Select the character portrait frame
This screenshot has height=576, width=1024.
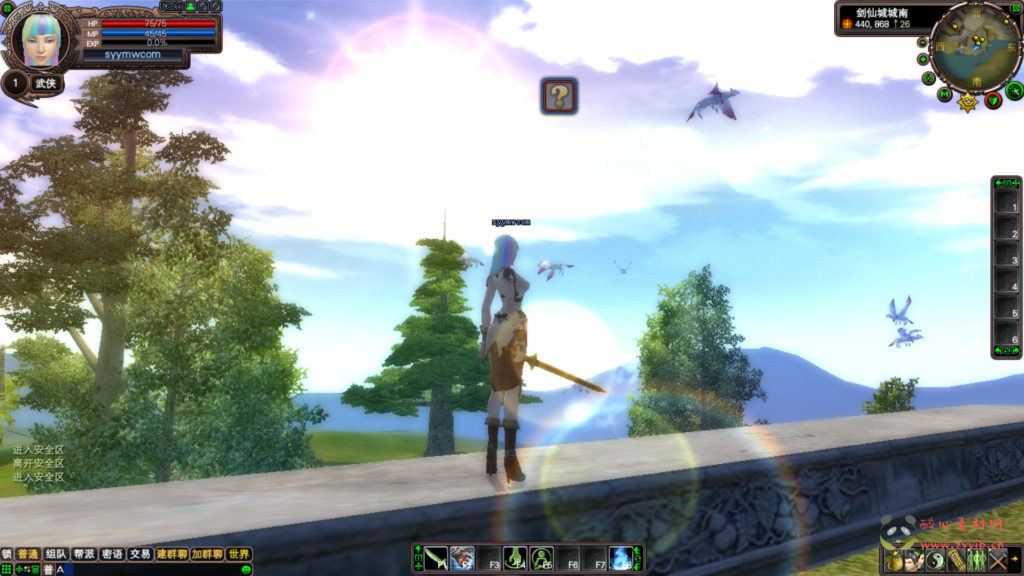[x=41, y=36]
